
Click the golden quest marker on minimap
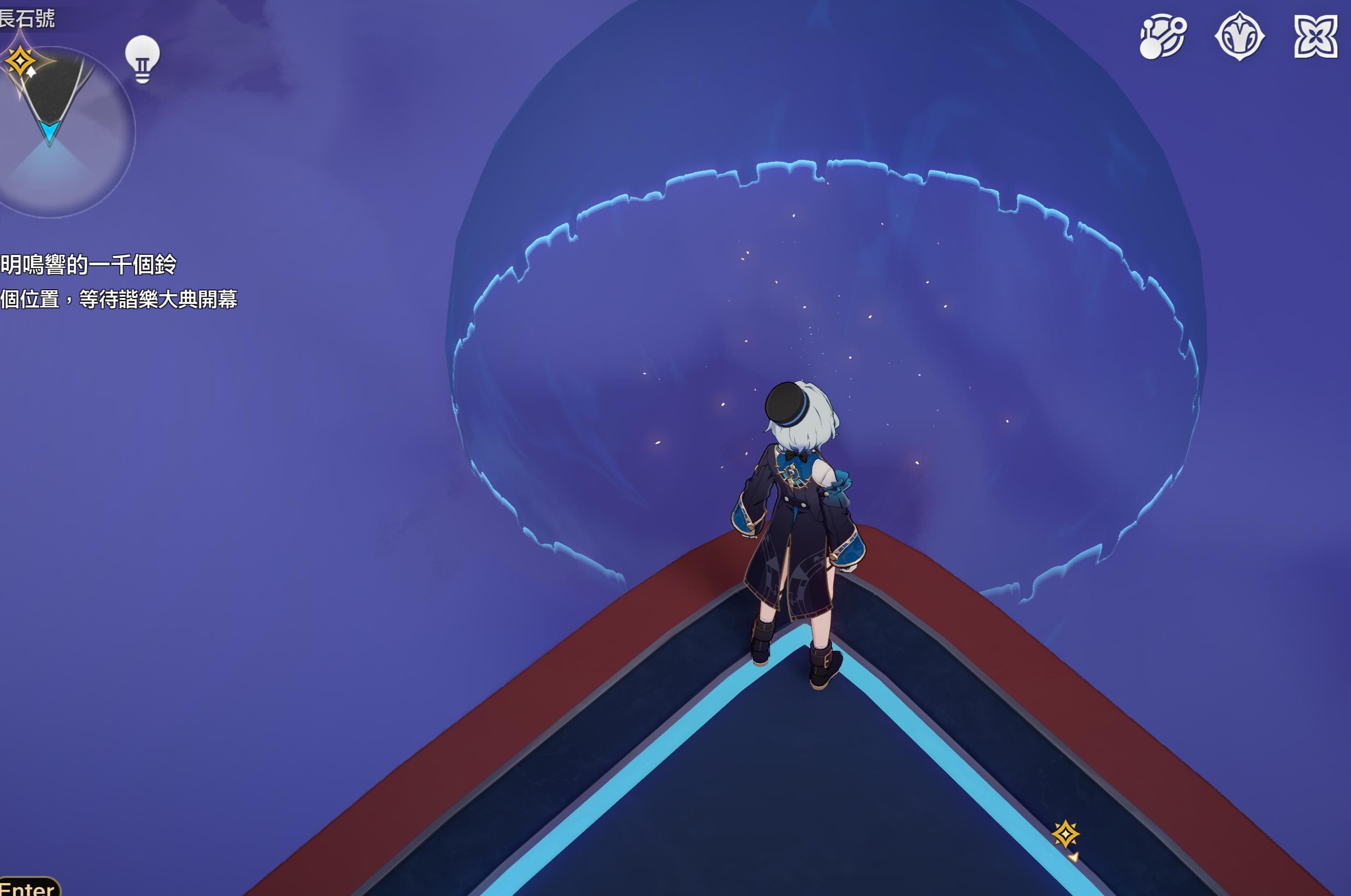tap(21, 61)
